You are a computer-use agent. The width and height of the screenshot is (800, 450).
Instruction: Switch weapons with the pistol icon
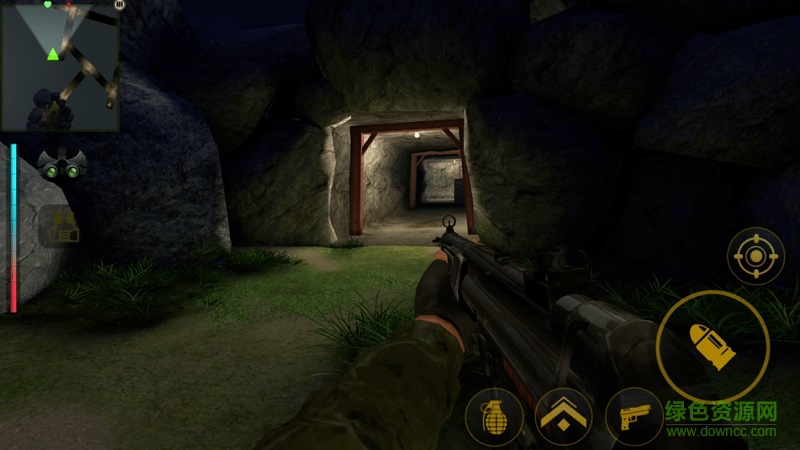[634, 416]
